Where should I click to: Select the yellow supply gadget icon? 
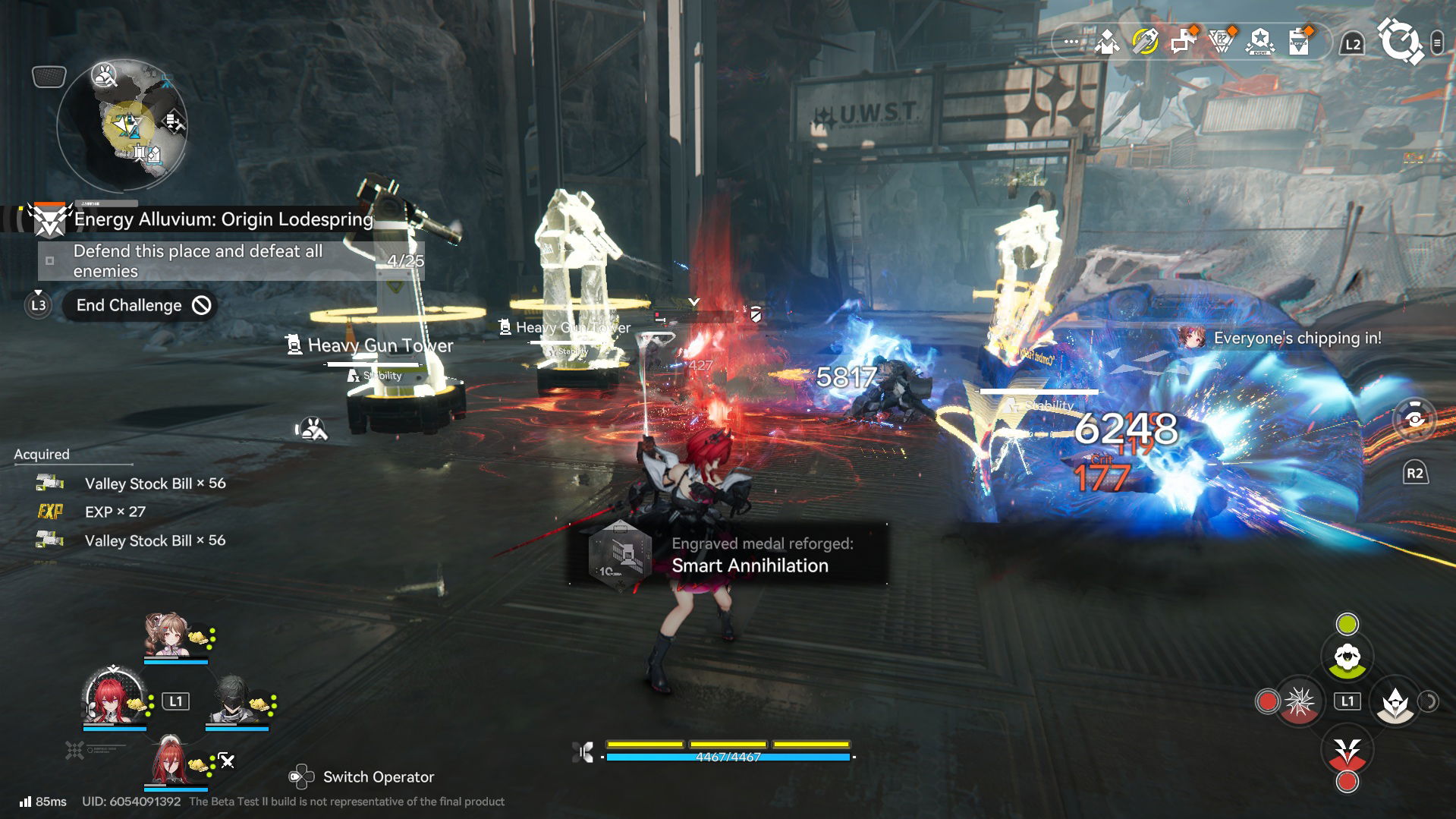click(1143, 43)
